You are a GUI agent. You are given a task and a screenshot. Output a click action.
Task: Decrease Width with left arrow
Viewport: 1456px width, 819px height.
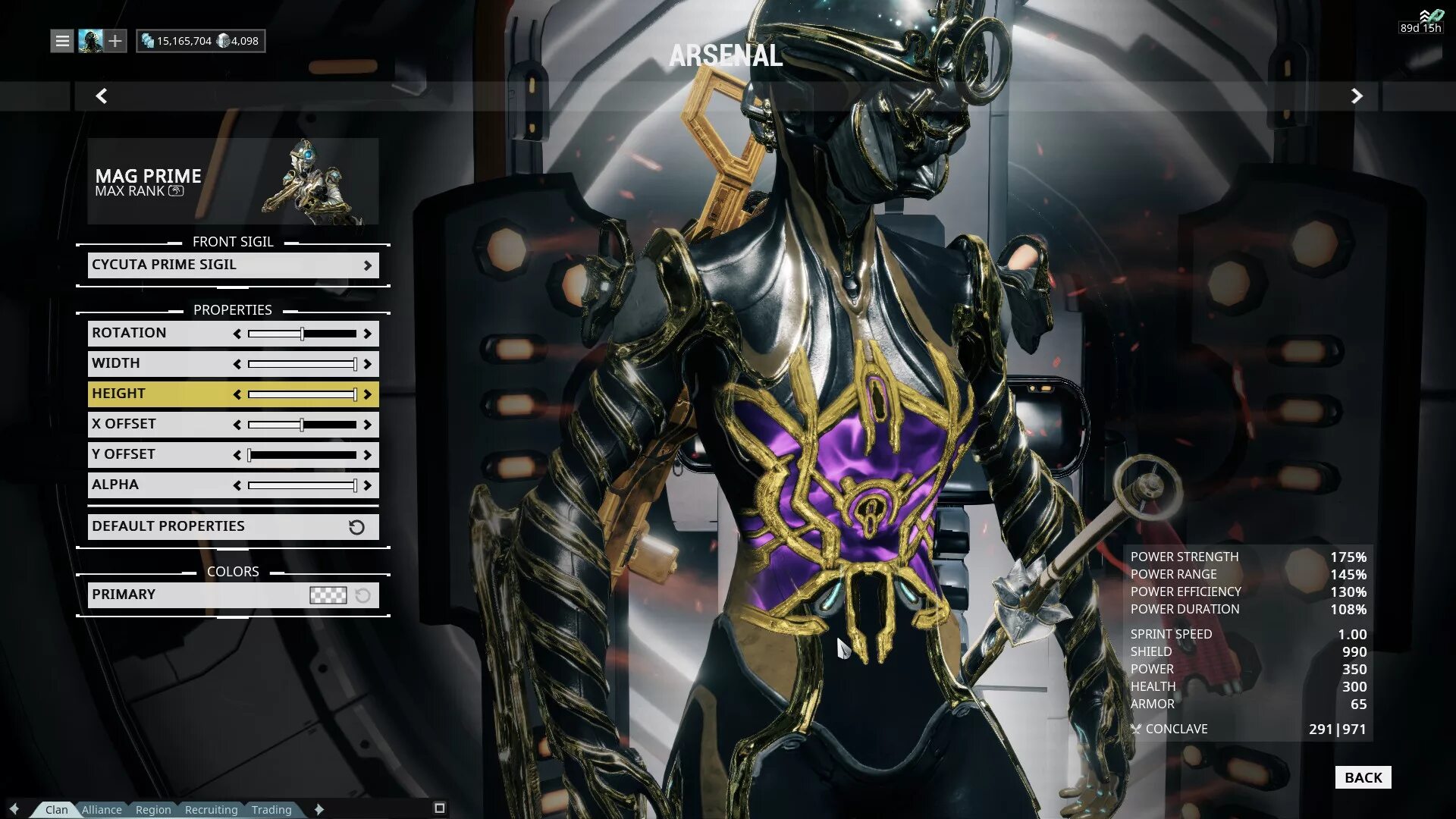[237, 364]
